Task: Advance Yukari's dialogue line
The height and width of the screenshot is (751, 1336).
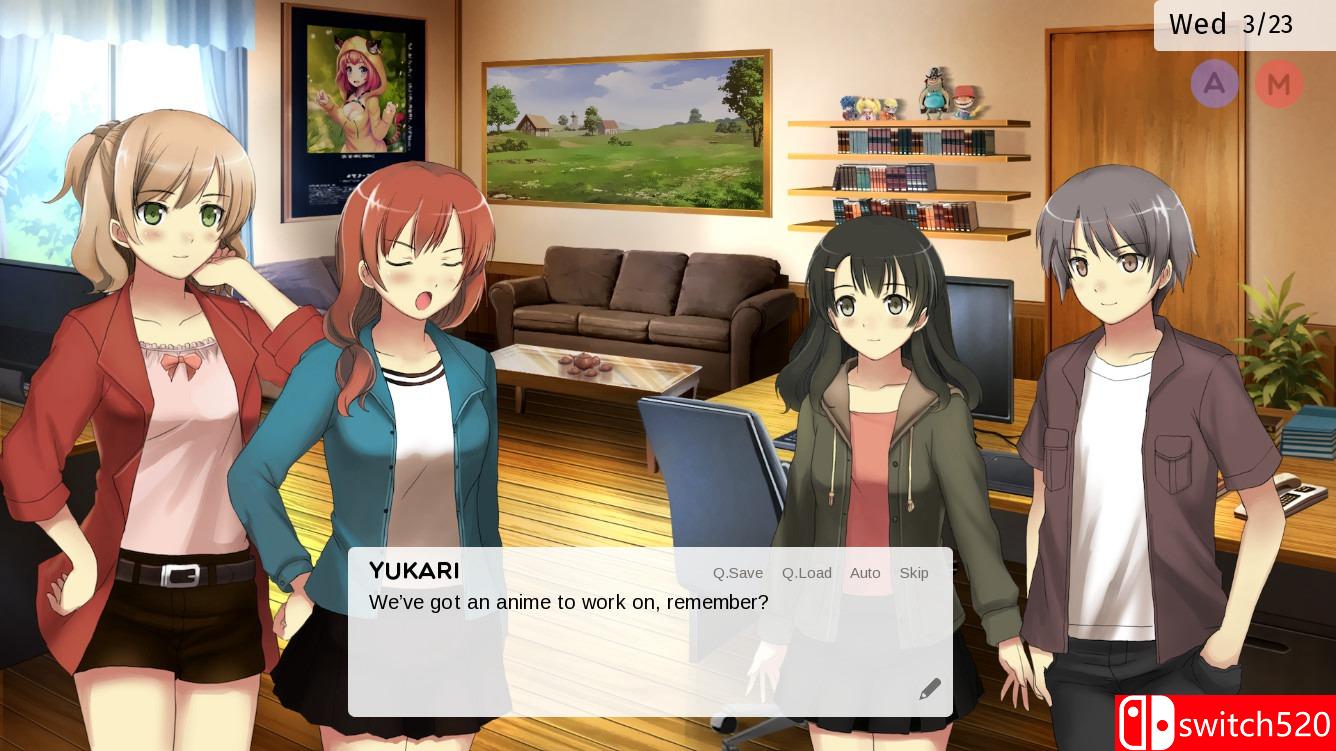Action: [x=620, y=650]
